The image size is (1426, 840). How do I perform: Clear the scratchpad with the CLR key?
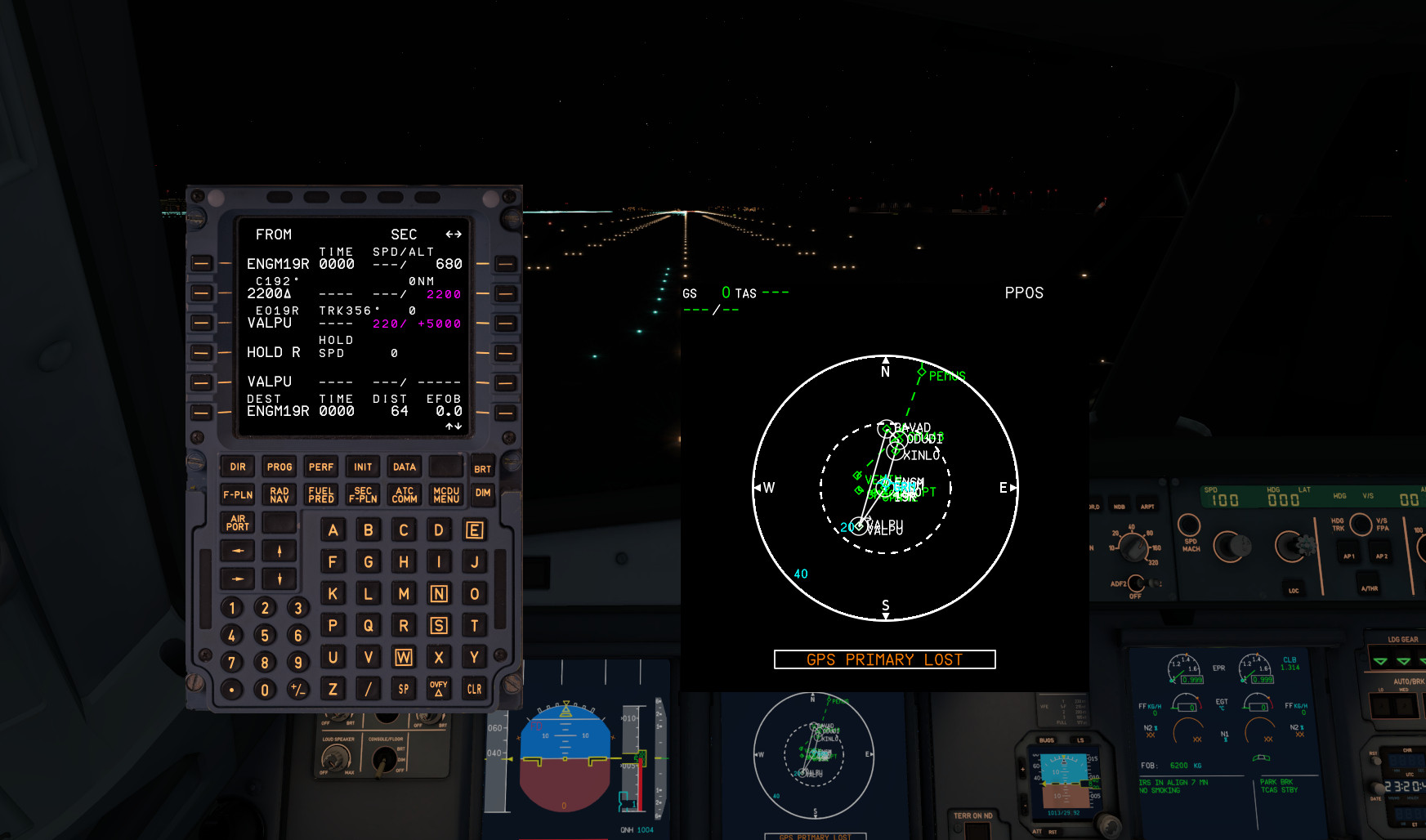pos(474,689)
